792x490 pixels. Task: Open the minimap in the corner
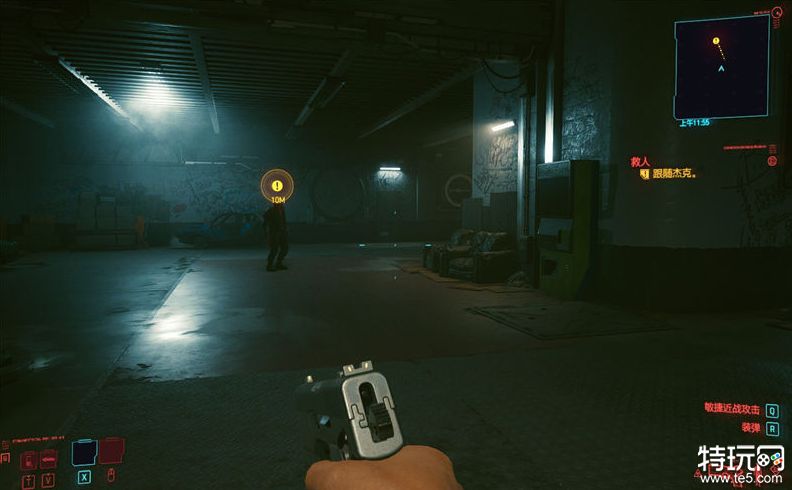[x=721, y=67]
